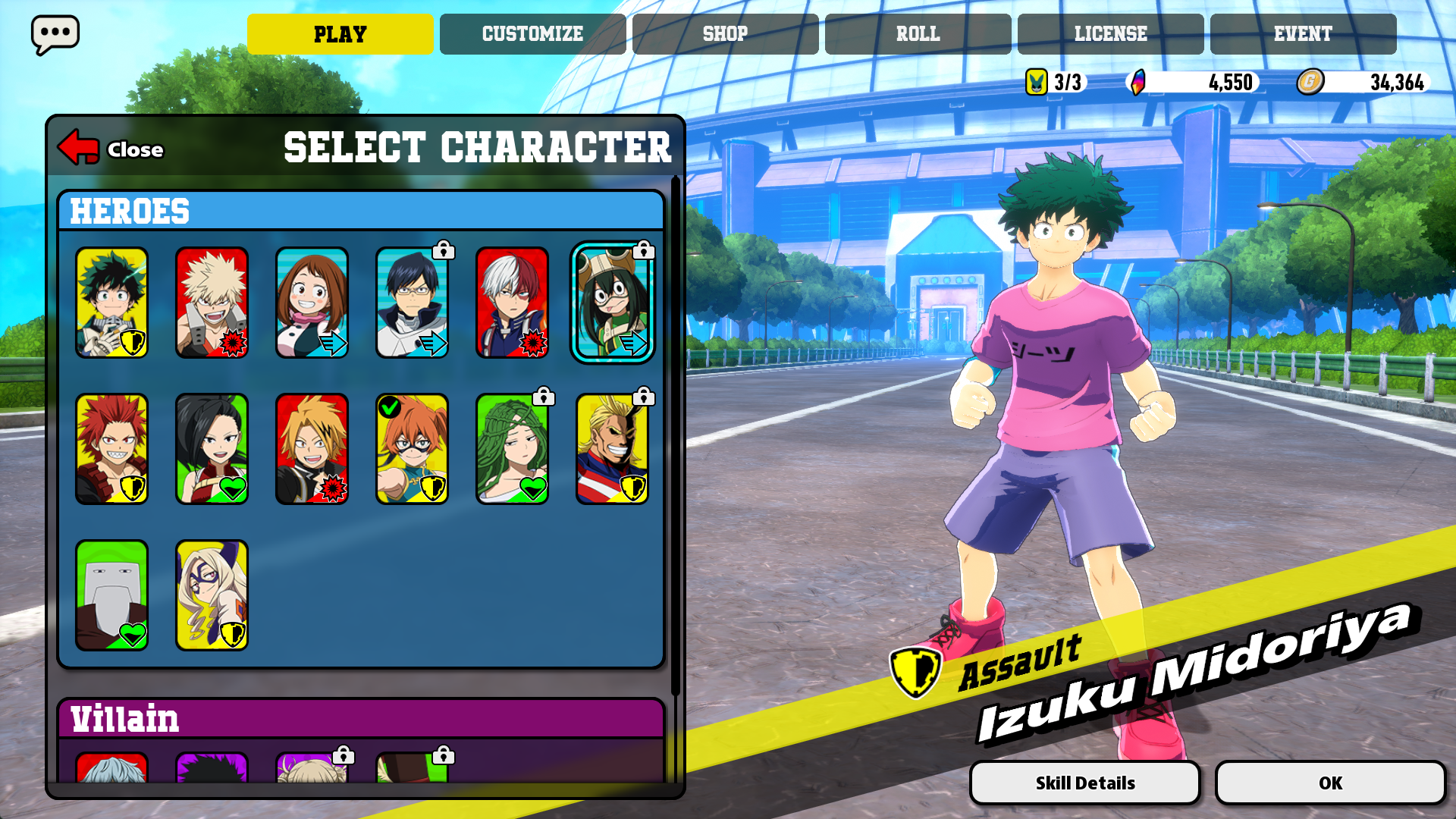
Task: Select Katsuki Bakugo's portrait
Action: [212, 303]
